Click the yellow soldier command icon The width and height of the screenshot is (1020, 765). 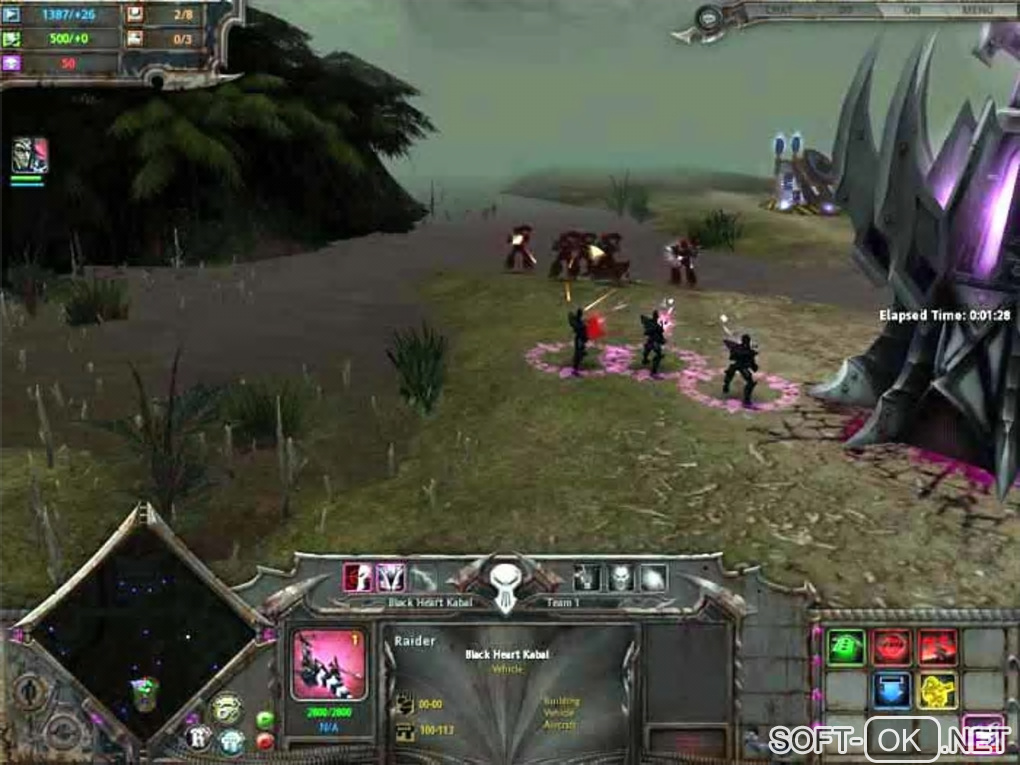click(937, 690)
